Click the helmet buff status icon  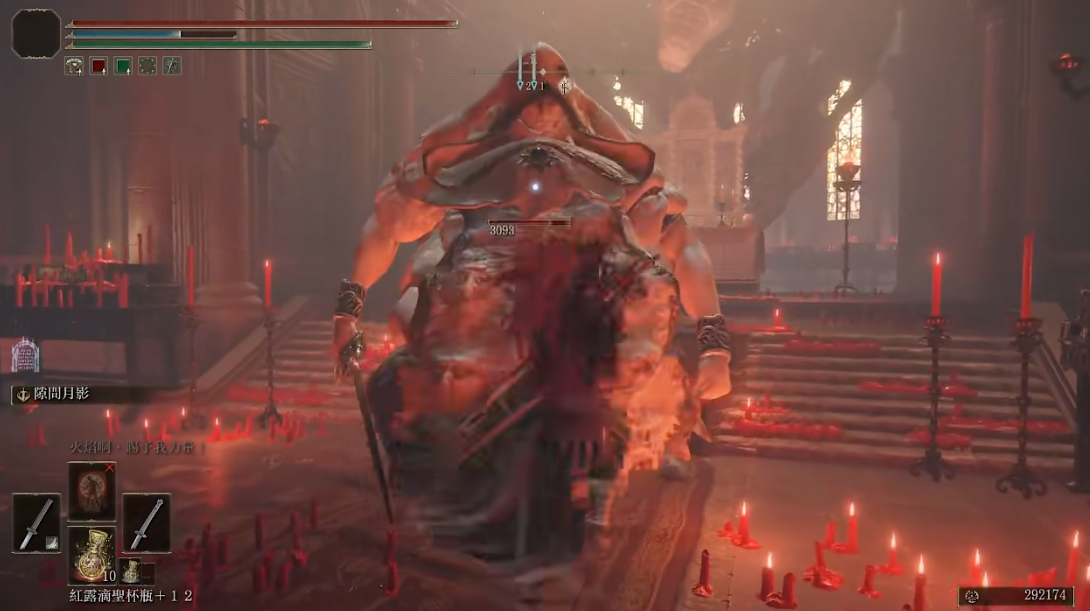pos(74,65)
